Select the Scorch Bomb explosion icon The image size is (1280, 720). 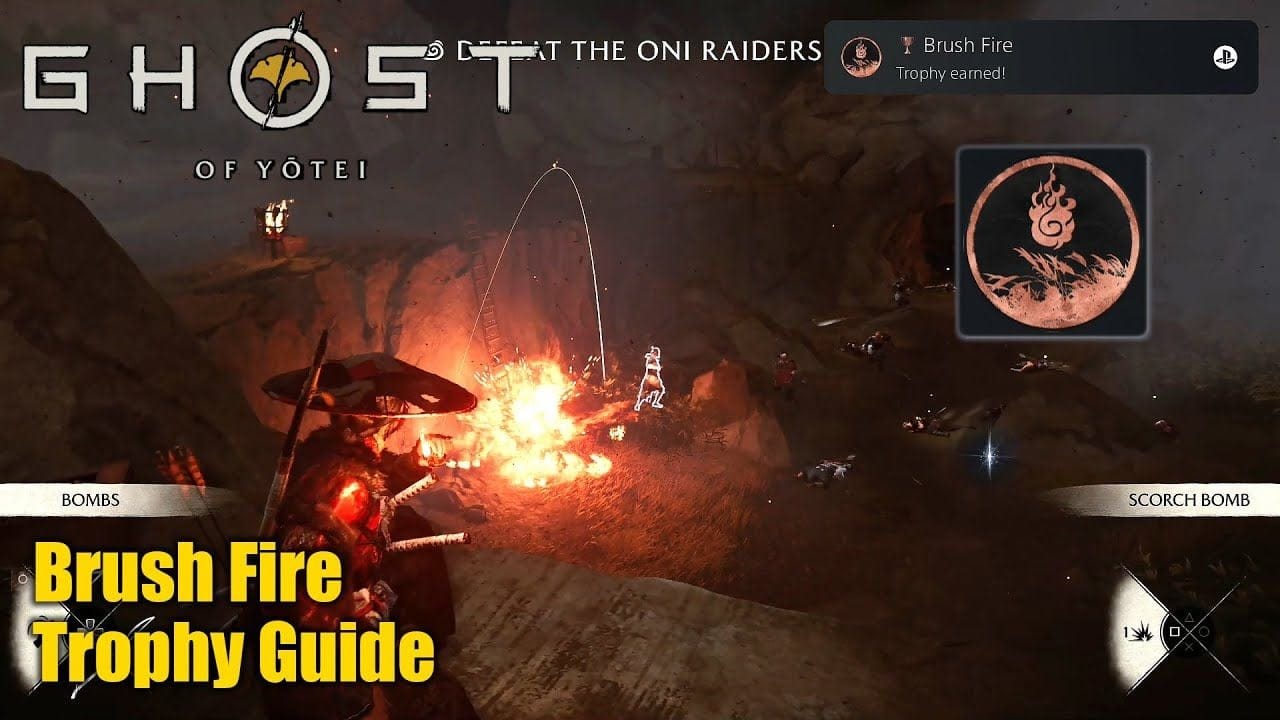point(1142,634)
